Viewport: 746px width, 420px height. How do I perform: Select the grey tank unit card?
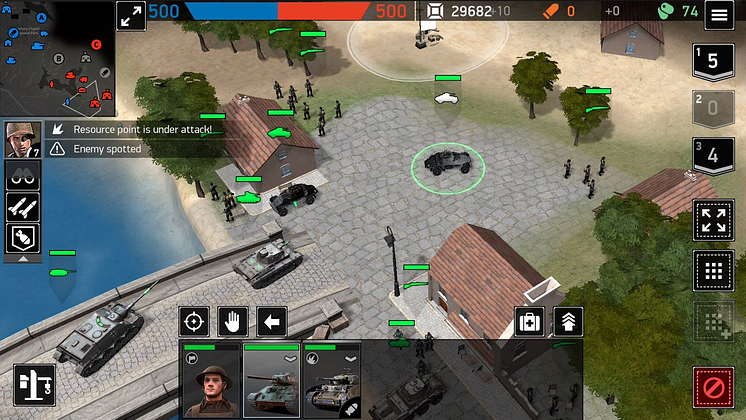(x=271, y=381)
